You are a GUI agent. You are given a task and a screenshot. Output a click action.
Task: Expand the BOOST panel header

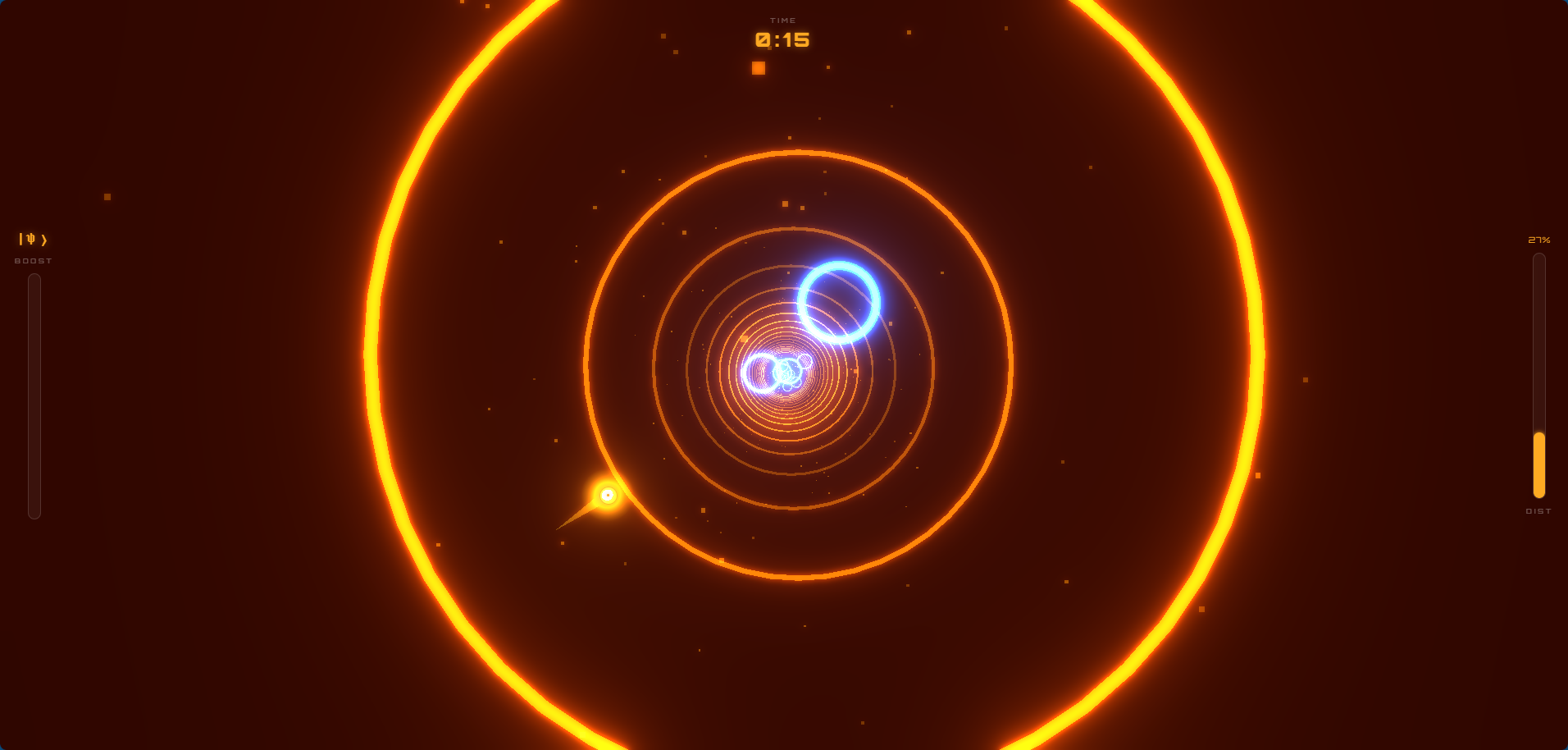pos(32,261)
